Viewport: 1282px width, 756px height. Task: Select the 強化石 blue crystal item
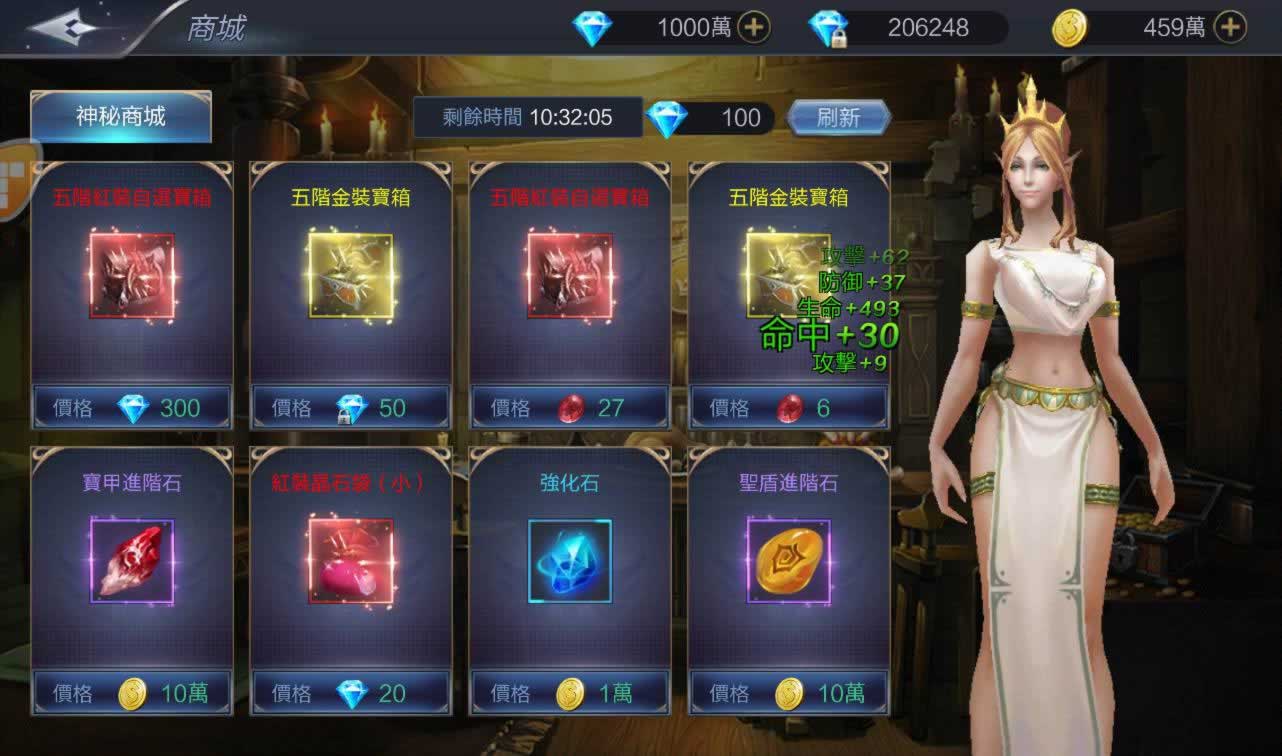(x=569, y=560)
